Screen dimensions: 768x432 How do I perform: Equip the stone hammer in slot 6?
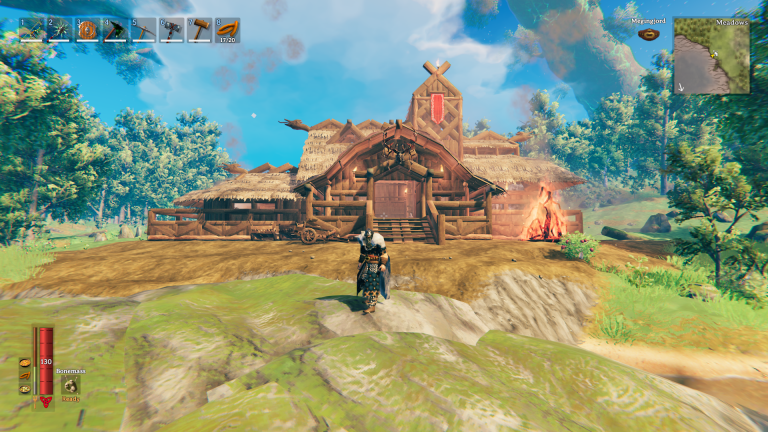coord(172,30)
